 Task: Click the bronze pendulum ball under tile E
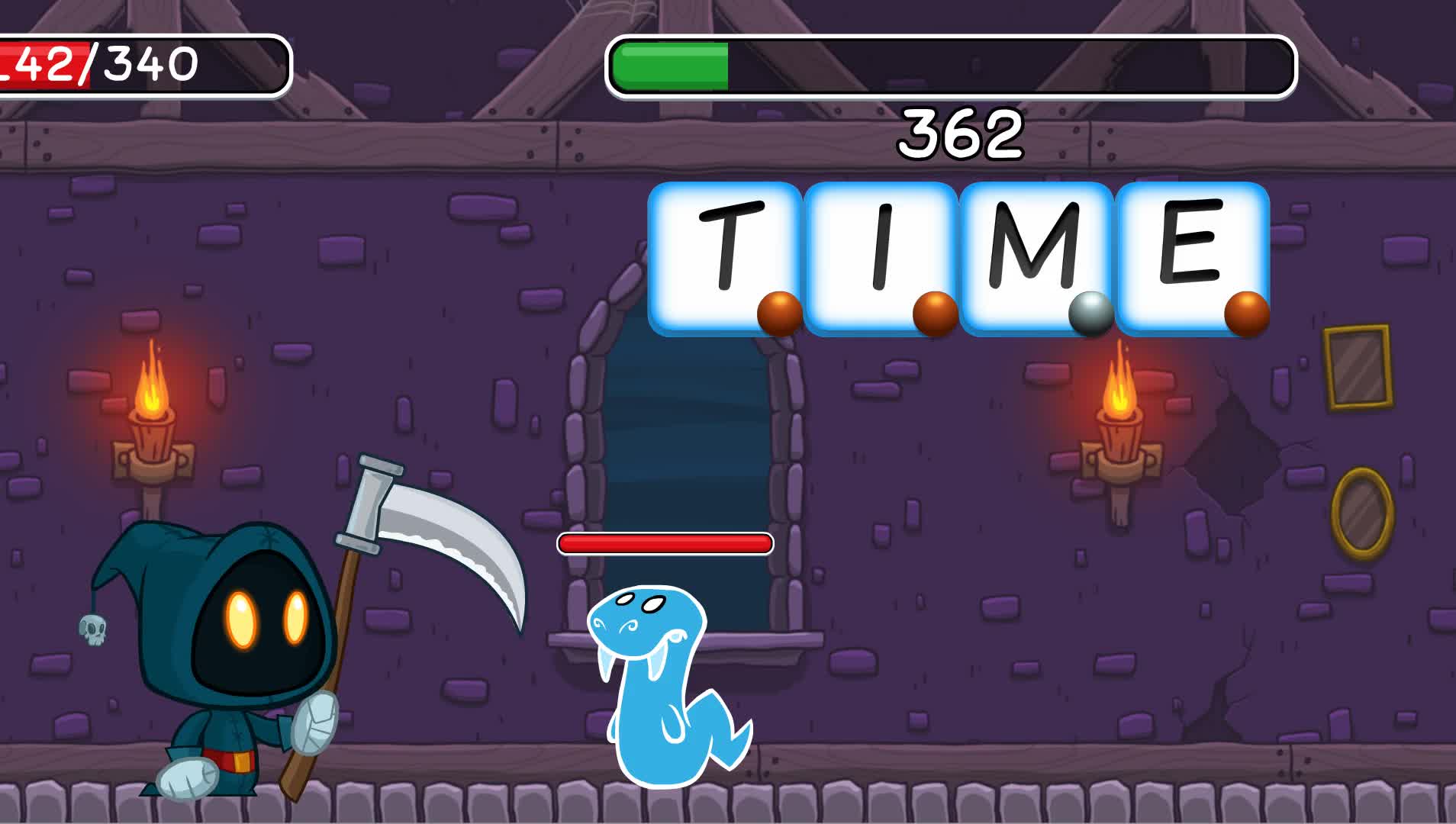click(x=1248, y=314)
